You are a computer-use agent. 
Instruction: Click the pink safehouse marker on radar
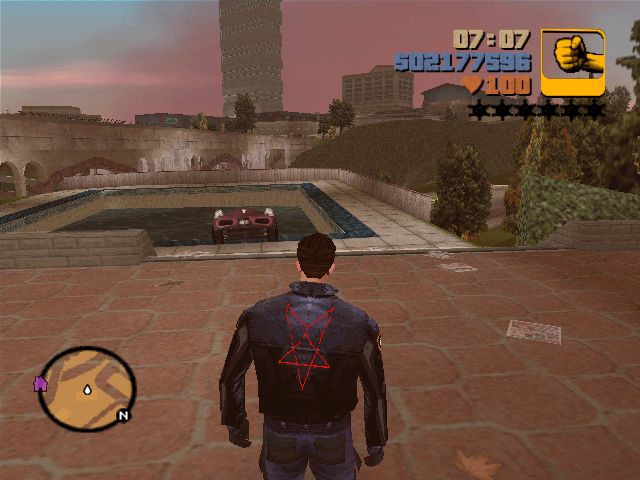tap(41, 383)
